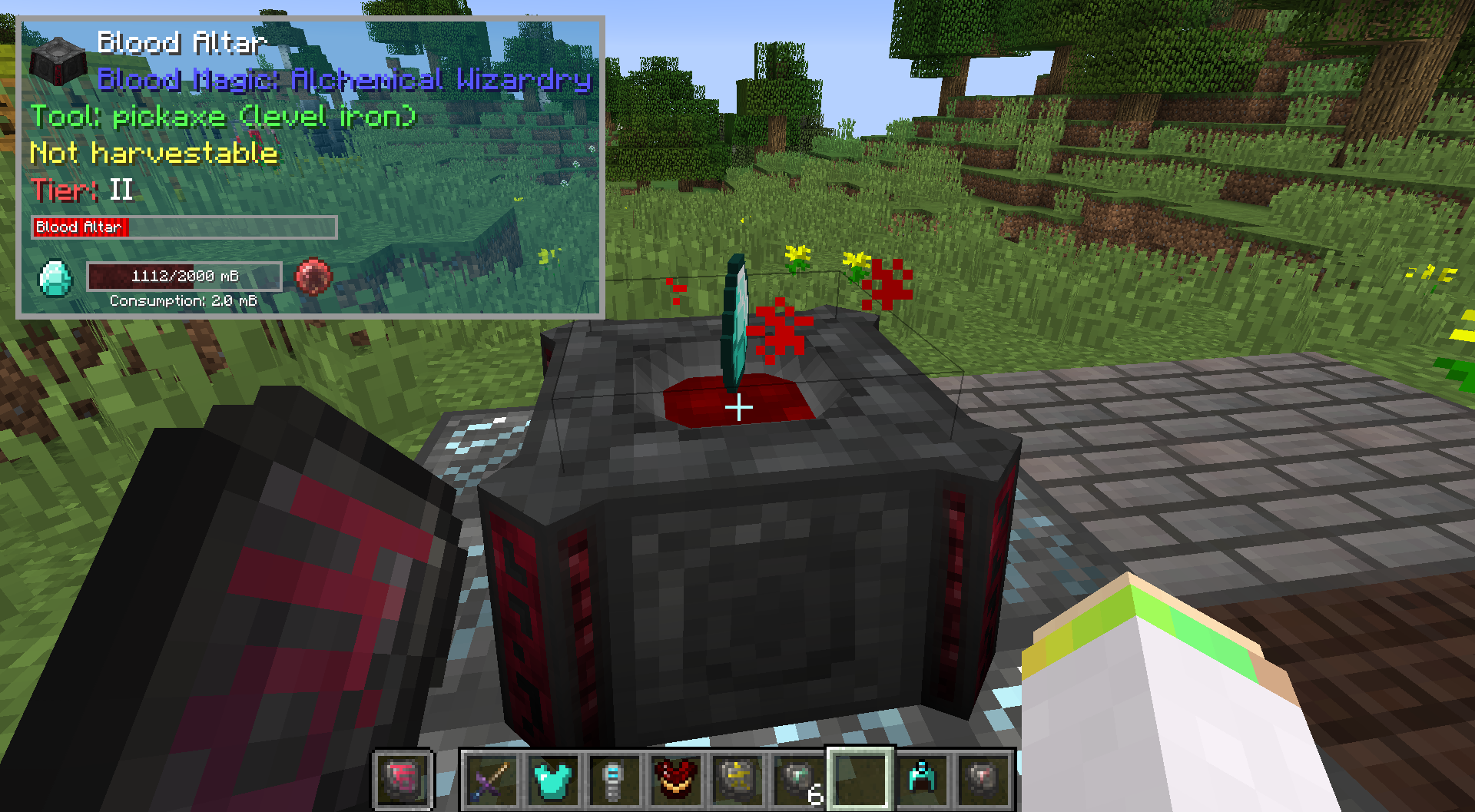Choose the grey slate with red mark
This screenshot has width=1475, height=812.
coord(983,780)
